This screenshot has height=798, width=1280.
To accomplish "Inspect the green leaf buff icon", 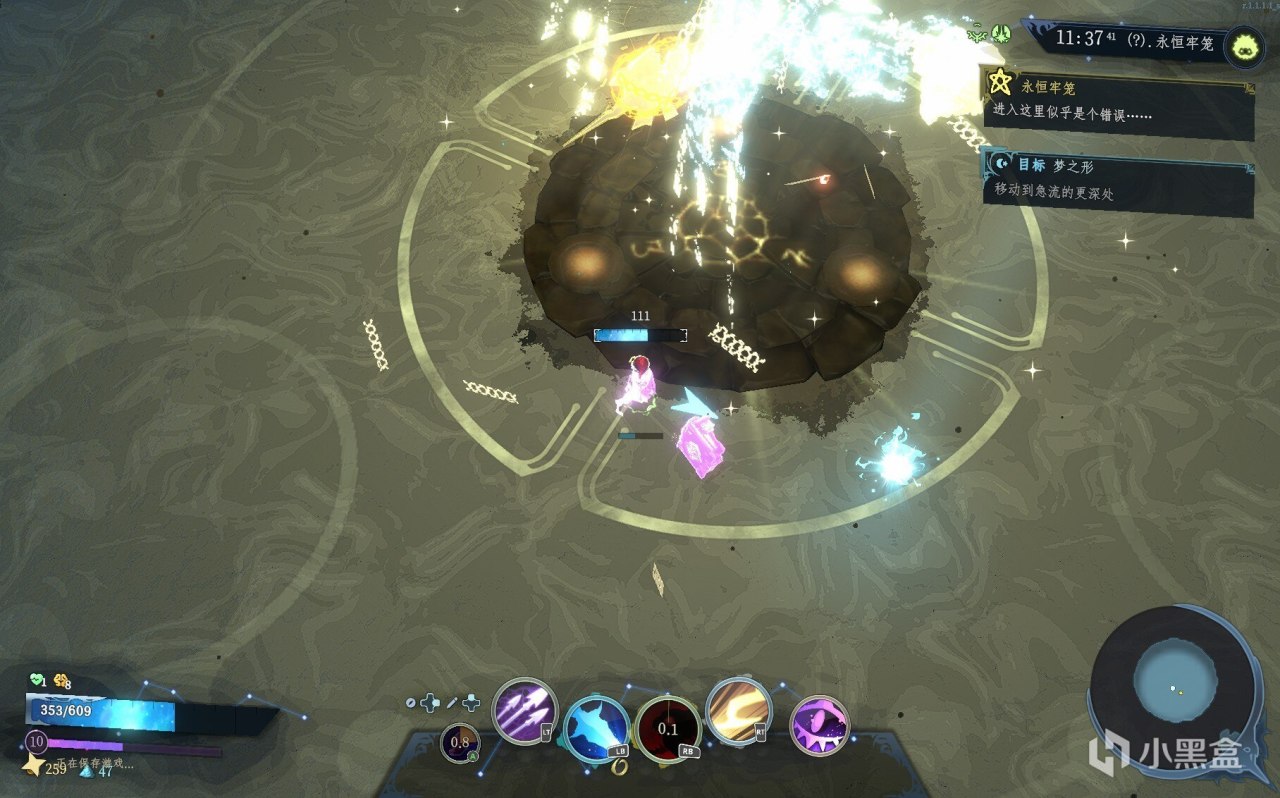I will tap(1001, 34).
